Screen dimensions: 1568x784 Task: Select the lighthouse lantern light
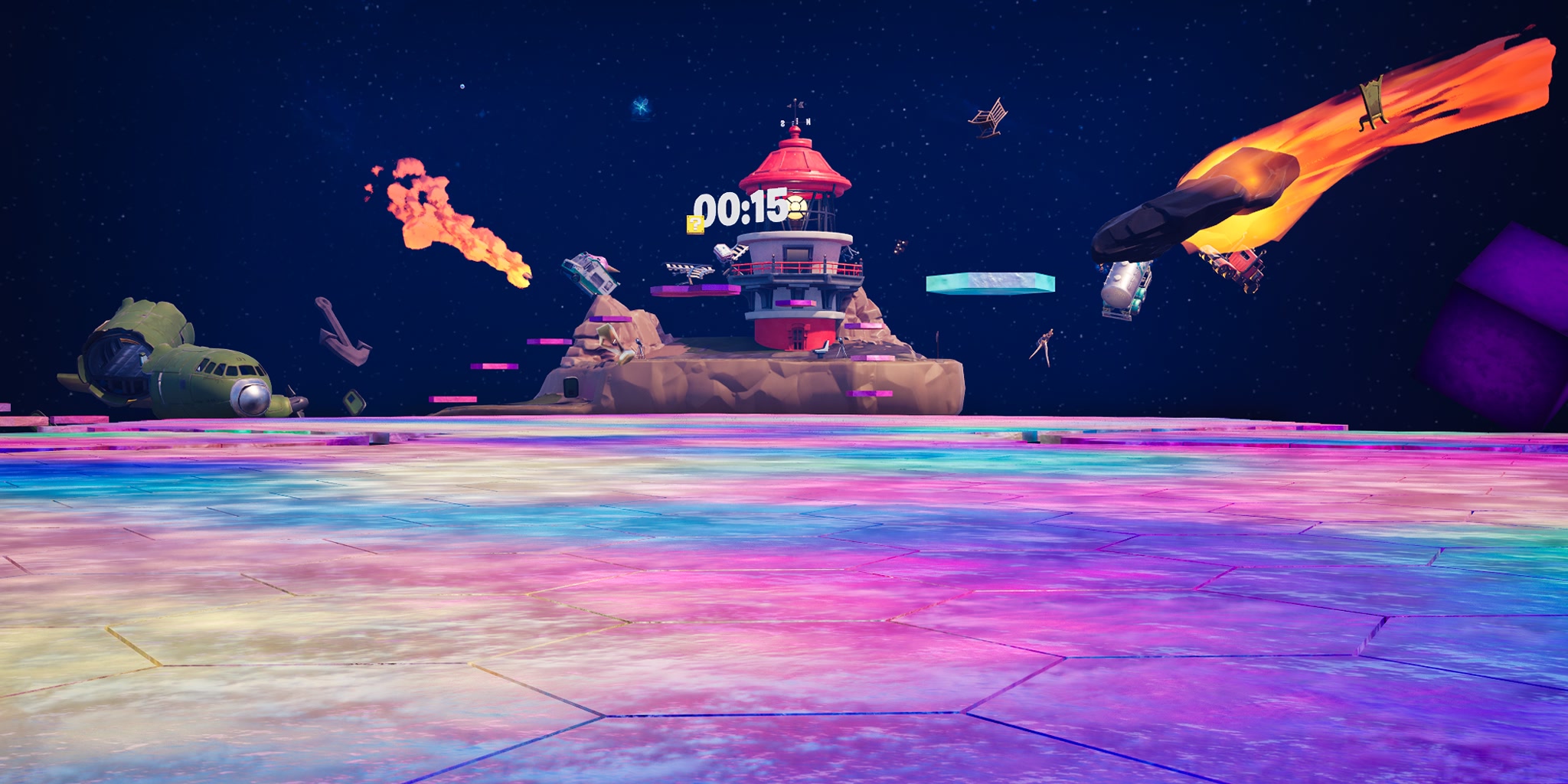pyautogui.click(x=796, y=207)
